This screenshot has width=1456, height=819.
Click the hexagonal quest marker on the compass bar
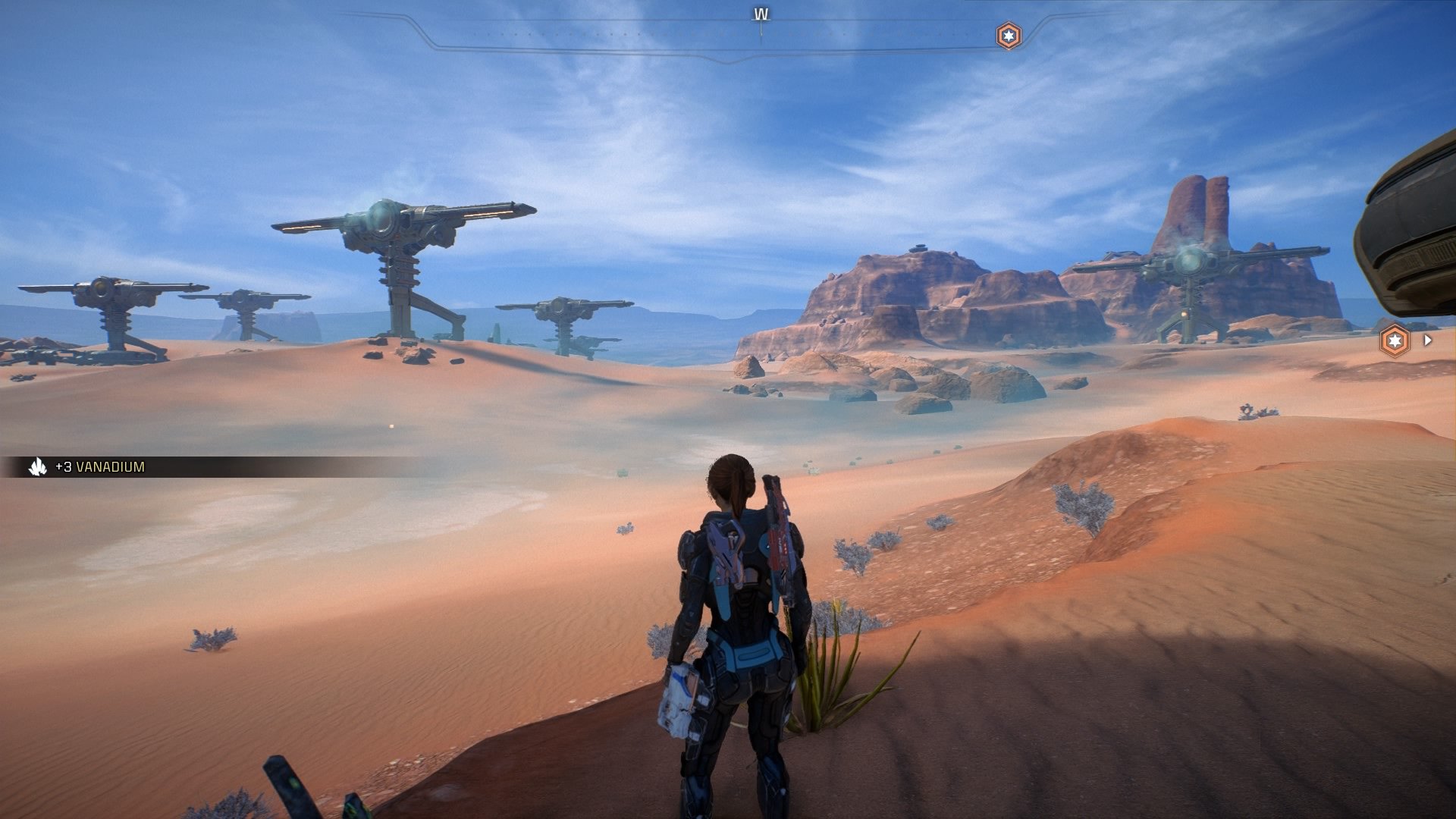1009,34
